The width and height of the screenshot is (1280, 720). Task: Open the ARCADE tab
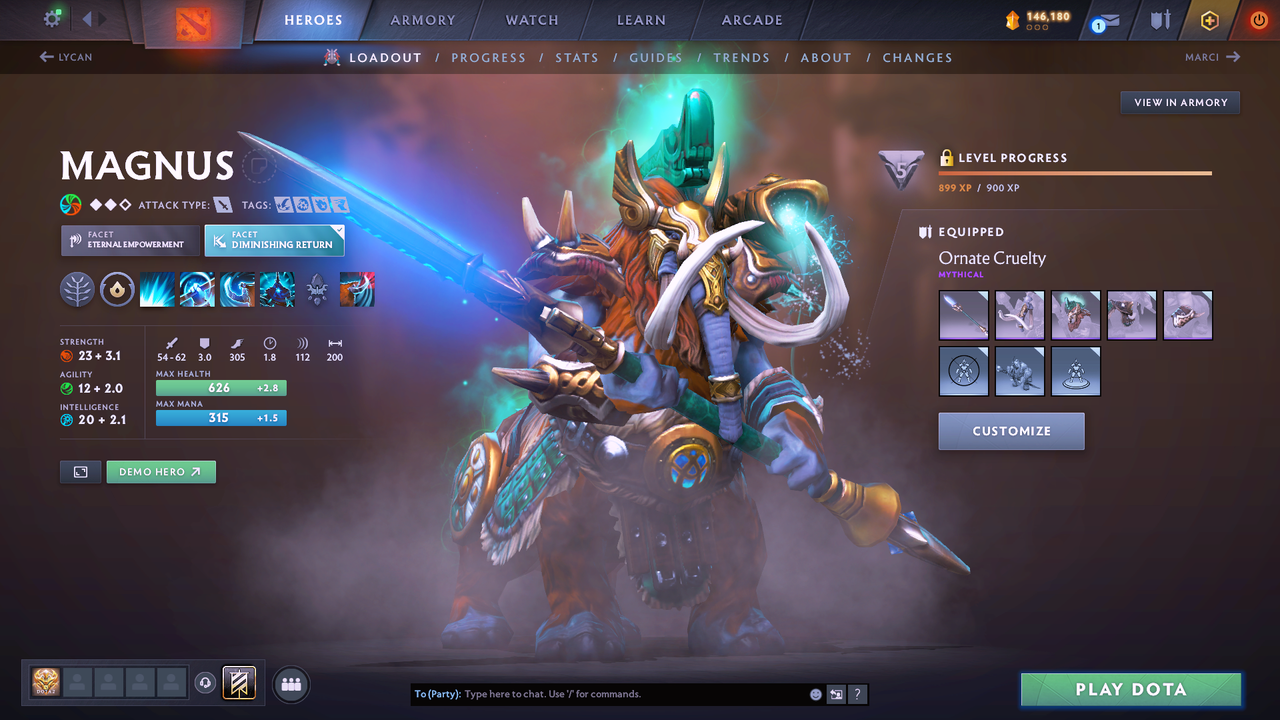(751, 20)
